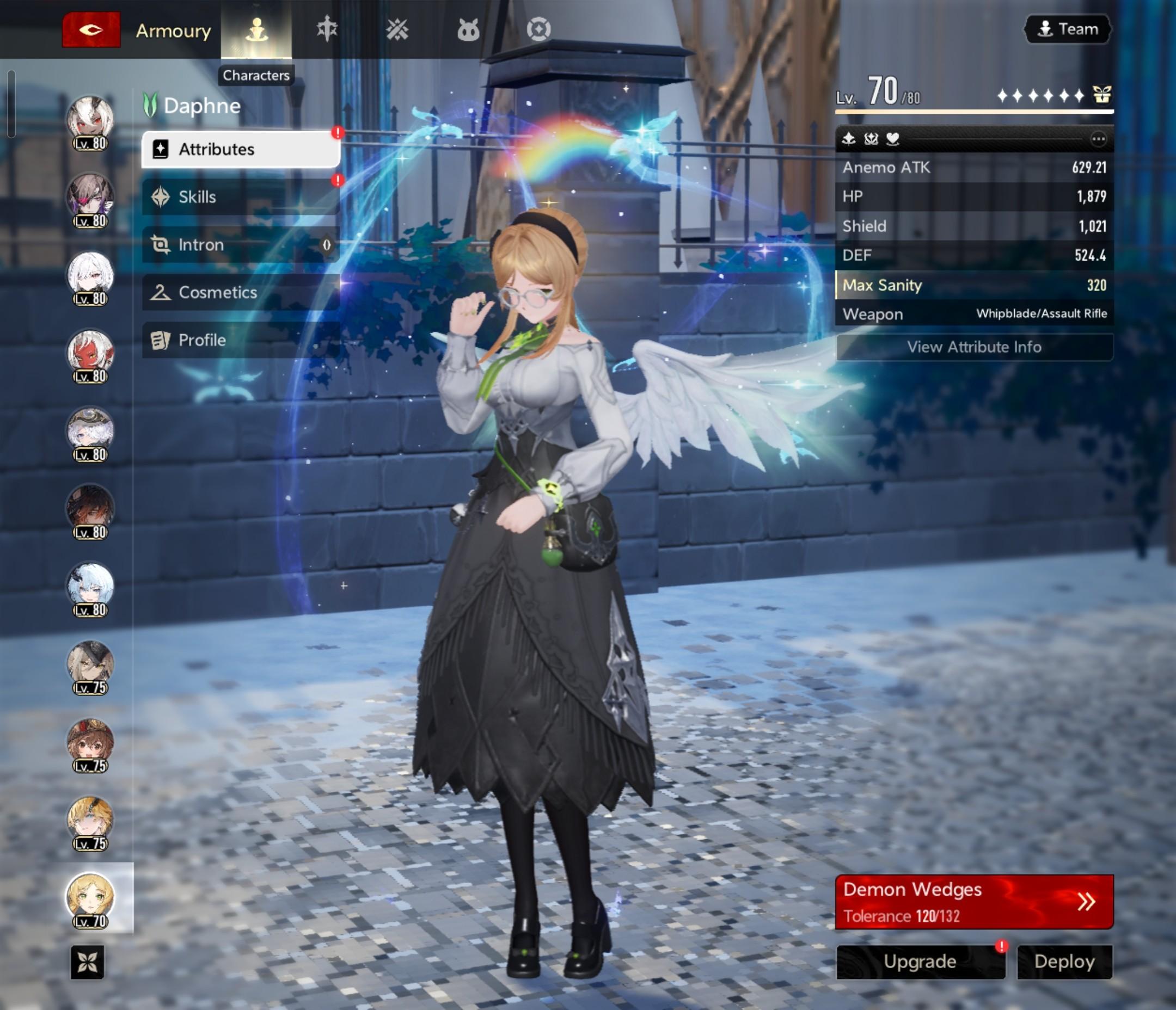Select the red-faced Lv. 80 character portrait

pos(90,352)
